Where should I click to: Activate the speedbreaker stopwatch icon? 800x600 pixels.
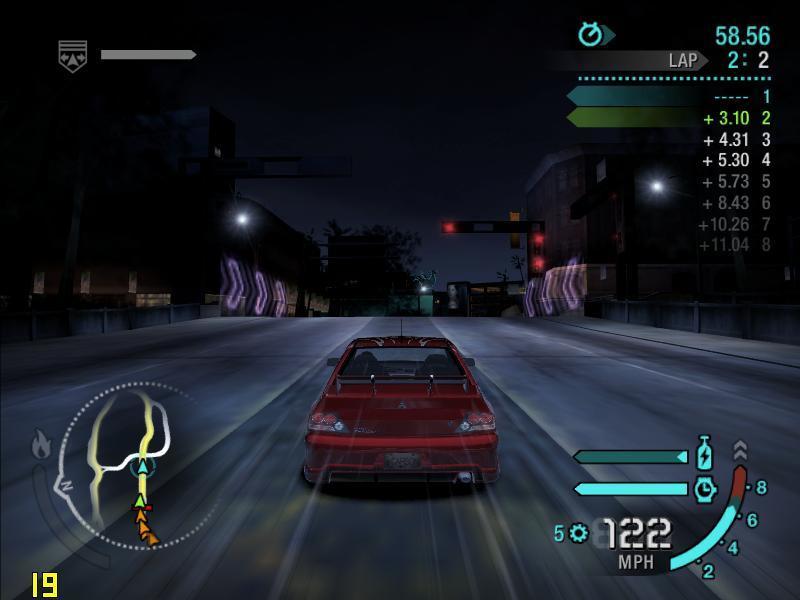tap(705, 488)
